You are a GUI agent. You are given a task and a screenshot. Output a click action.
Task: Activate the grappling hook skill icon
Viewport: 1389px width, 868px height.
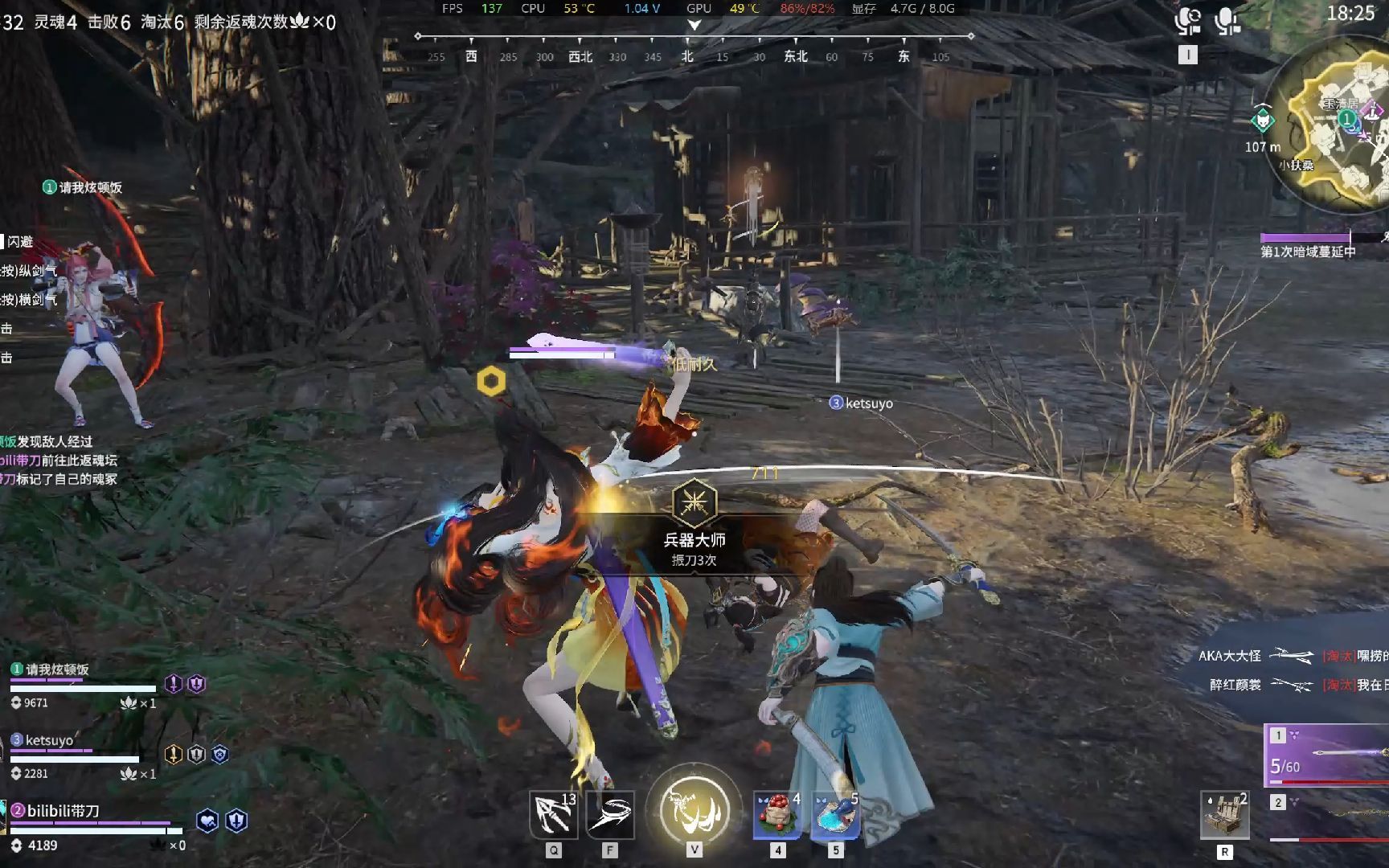click(x=554, y=814)
